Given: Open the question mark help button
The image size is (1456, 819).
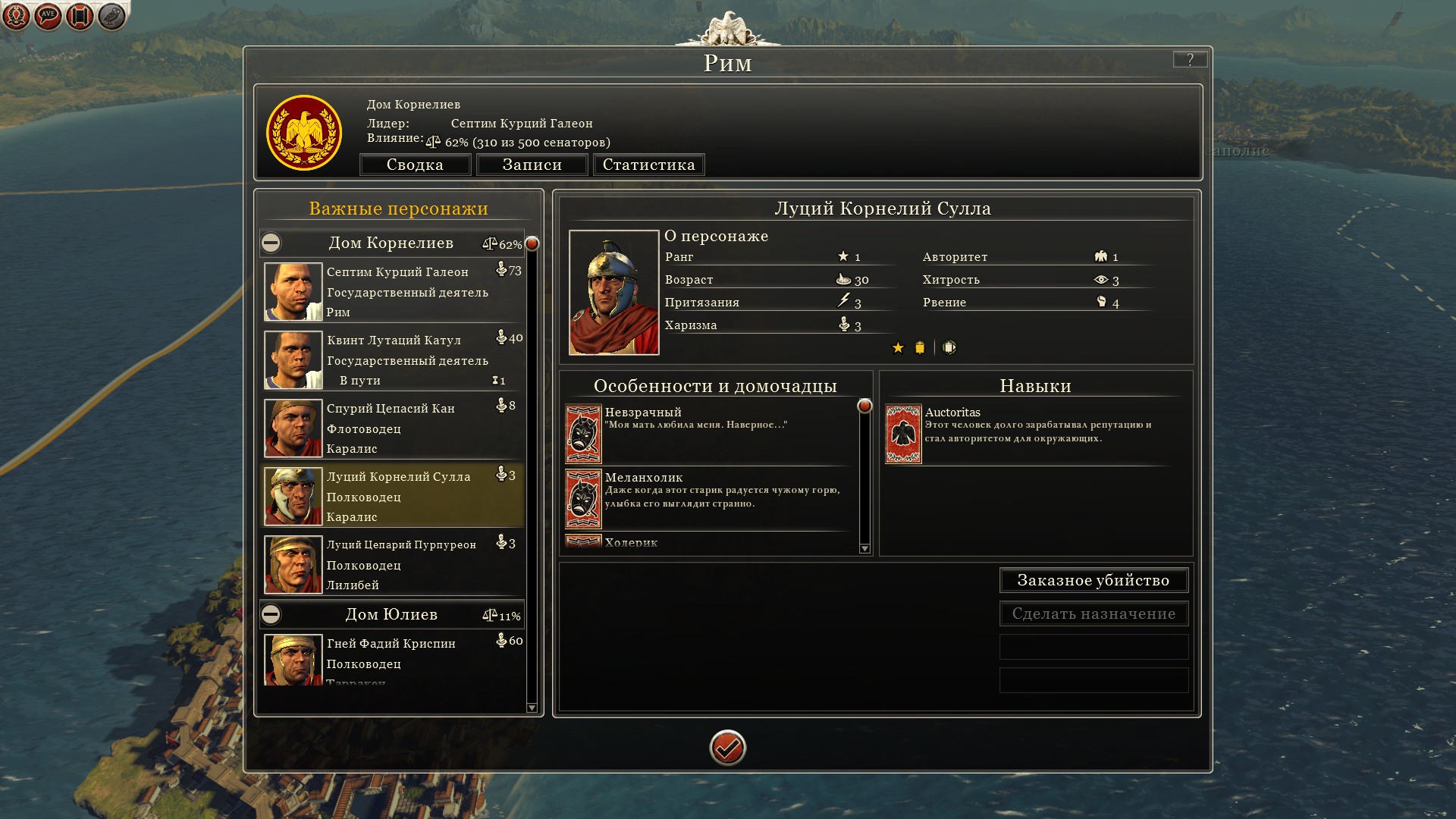Looking at the screenshot, I should pyautogui.click(x=1189, y=60).
